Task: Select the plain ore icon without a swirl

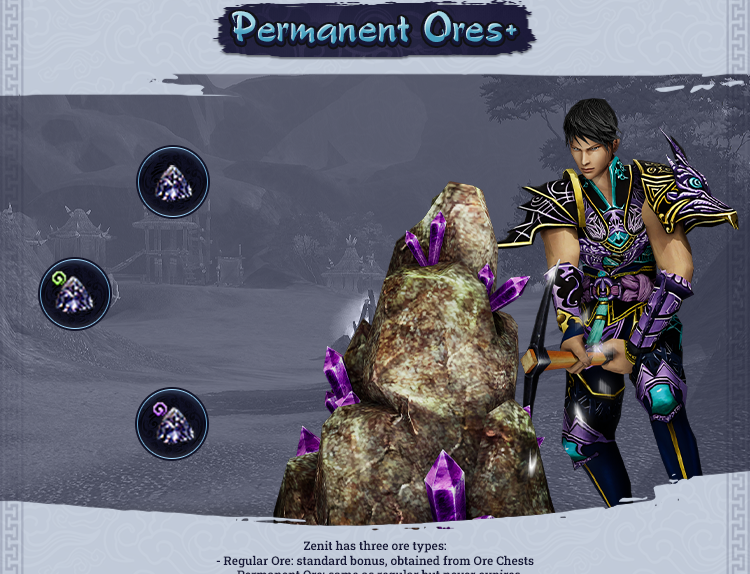Action: tap(173, 182)
